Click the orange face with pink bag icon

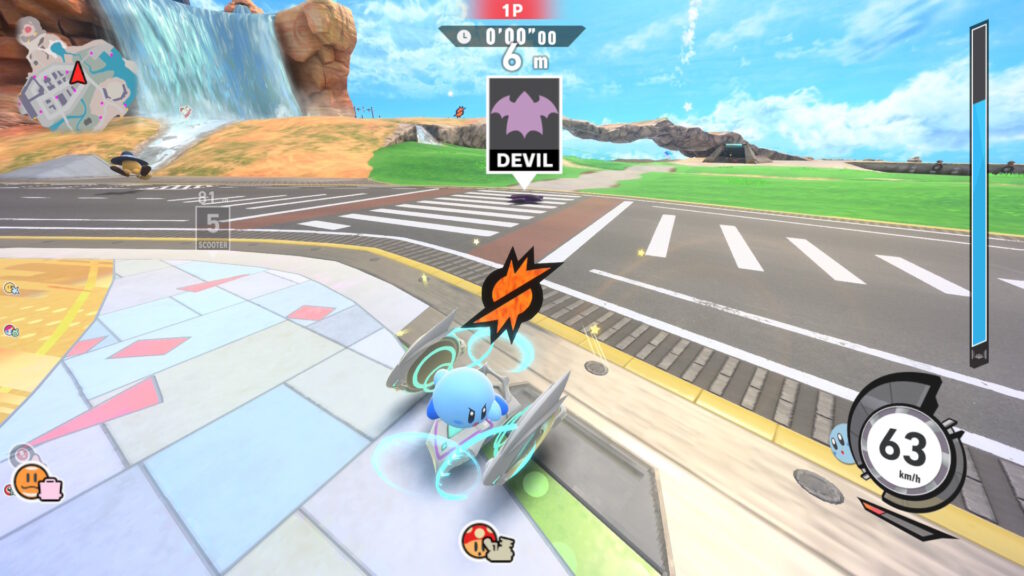pyautogui.click(x=36, y=482)
